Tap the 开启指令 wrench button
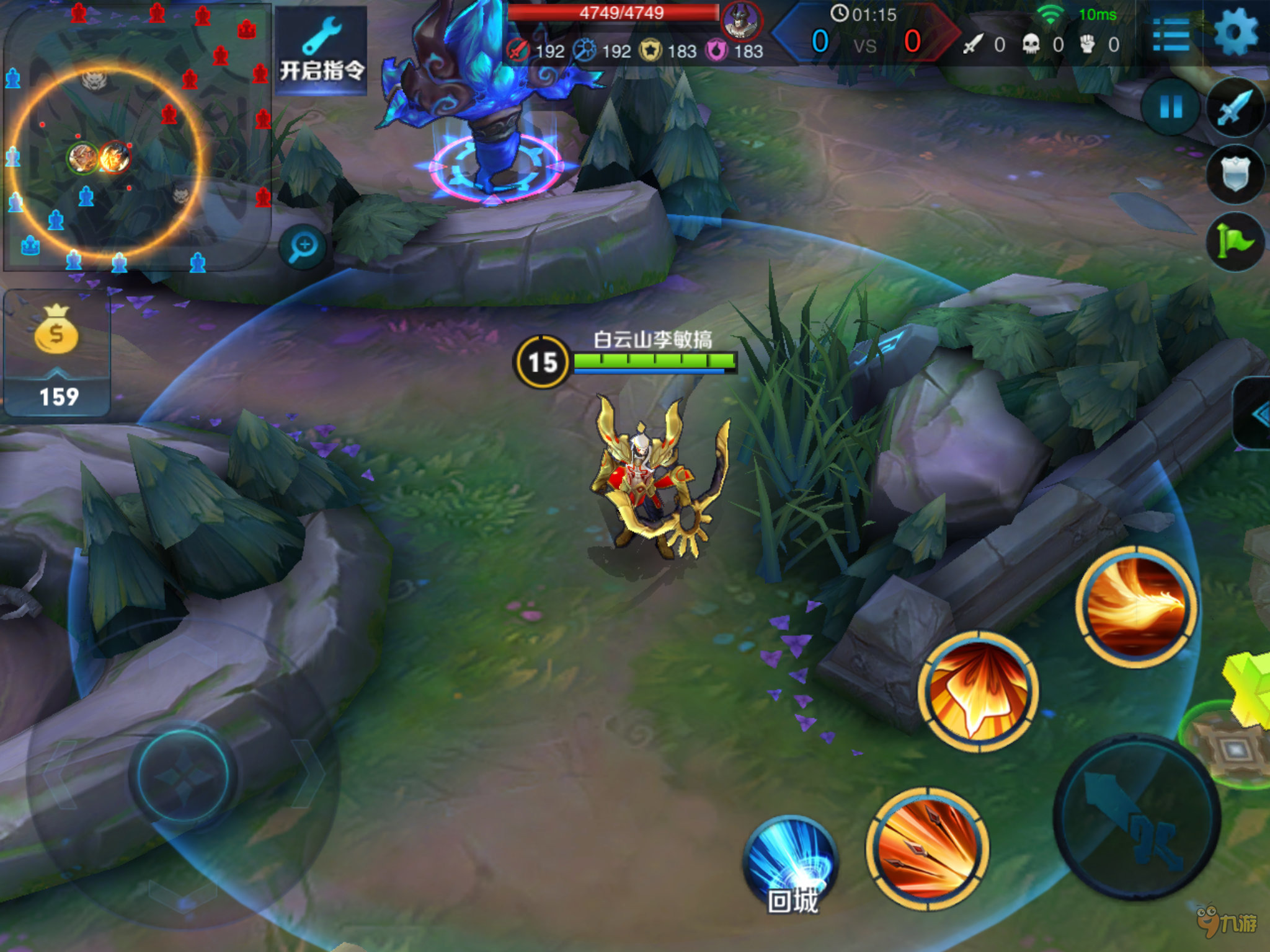 pyautogui.click(x=321, y=51)
